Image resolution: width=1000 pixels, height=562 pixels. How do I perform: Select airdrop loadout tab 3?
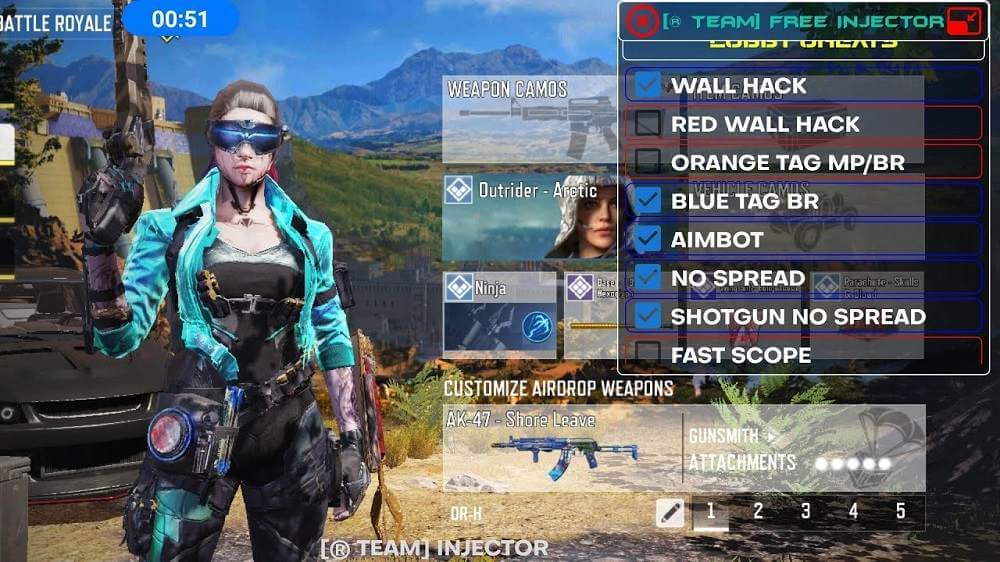coord(806,512)
